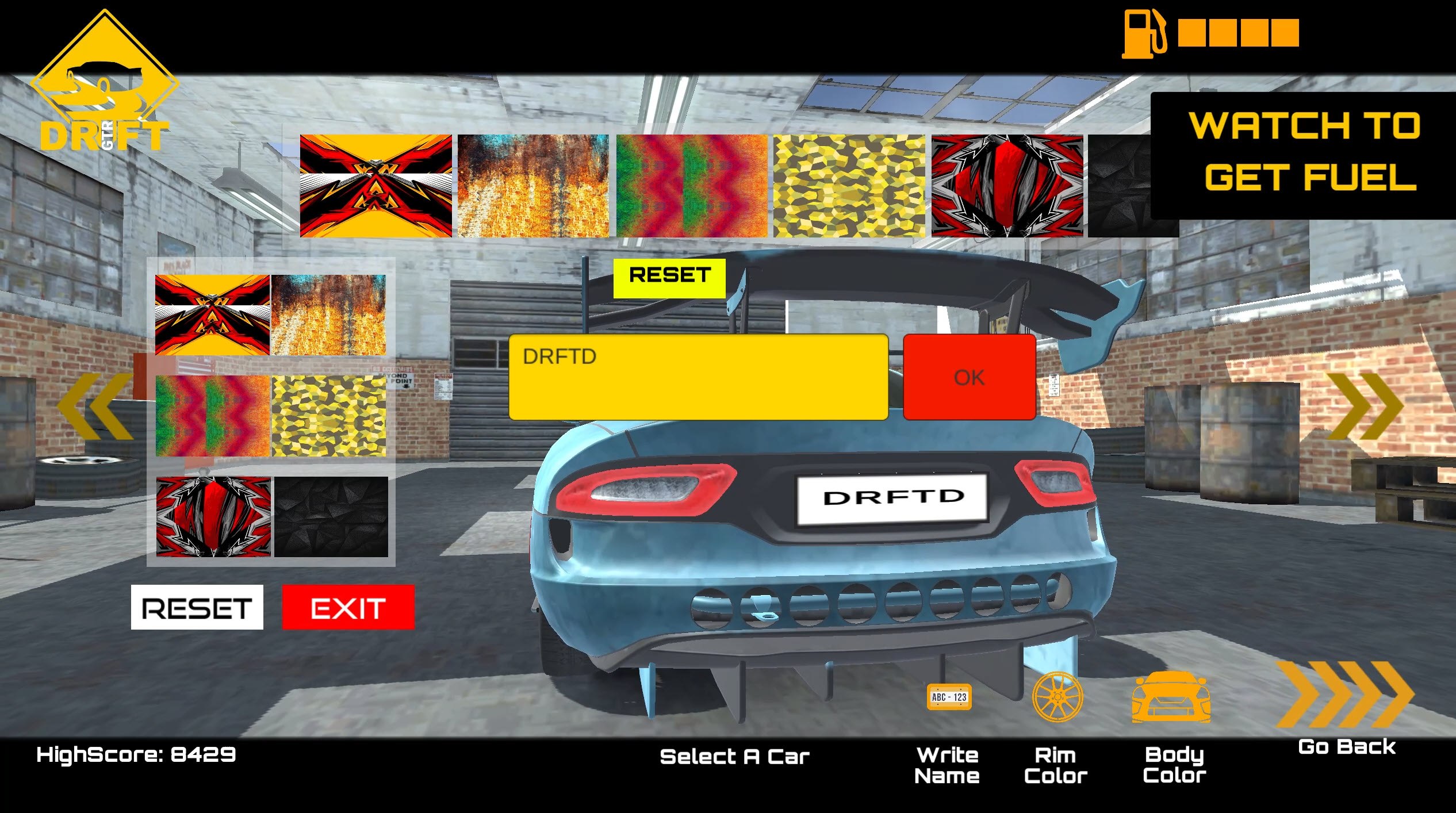Switch to Select A Car section

point(735,756)
